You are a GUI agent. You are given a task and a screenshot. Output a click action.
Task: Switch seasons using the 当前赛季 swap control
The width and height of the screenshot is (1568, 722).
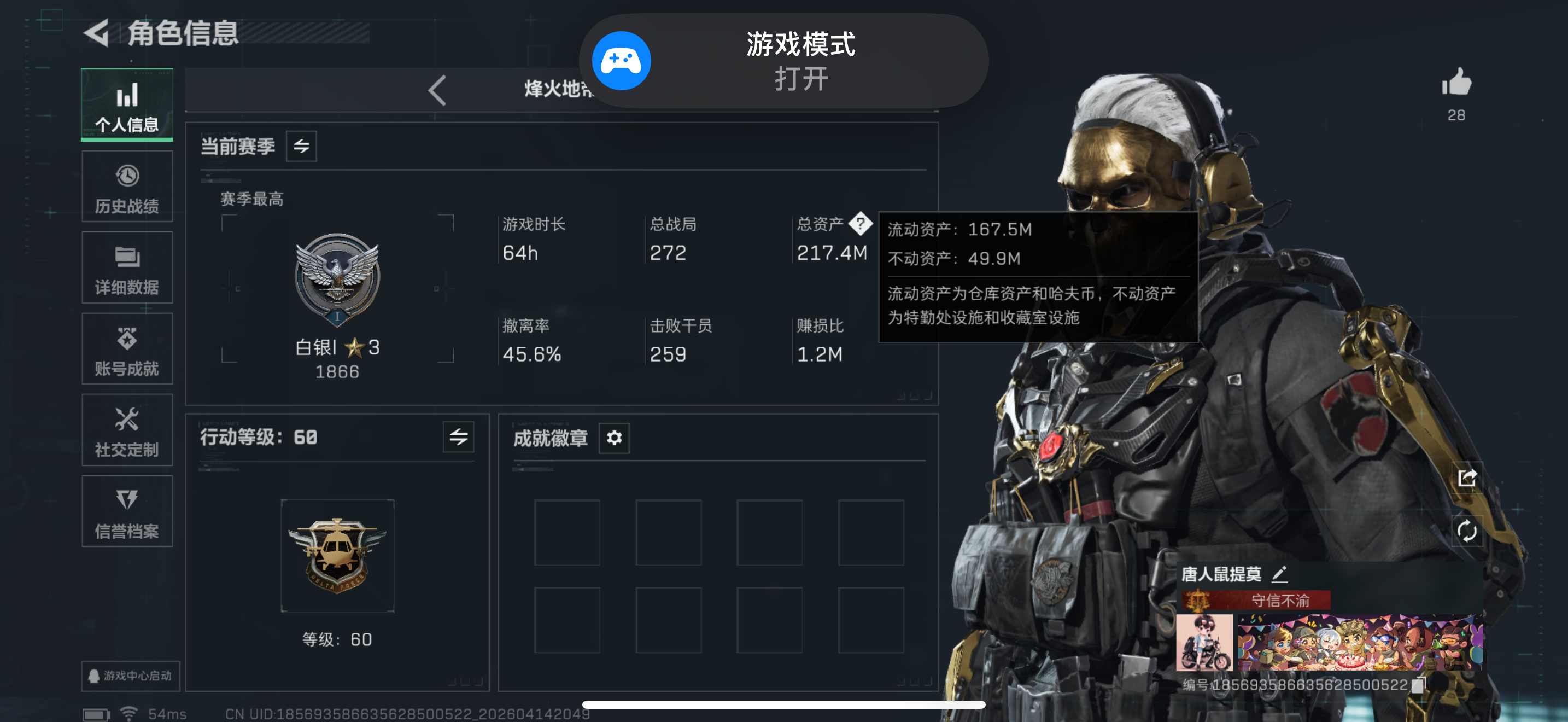click(x=301, y=146)
